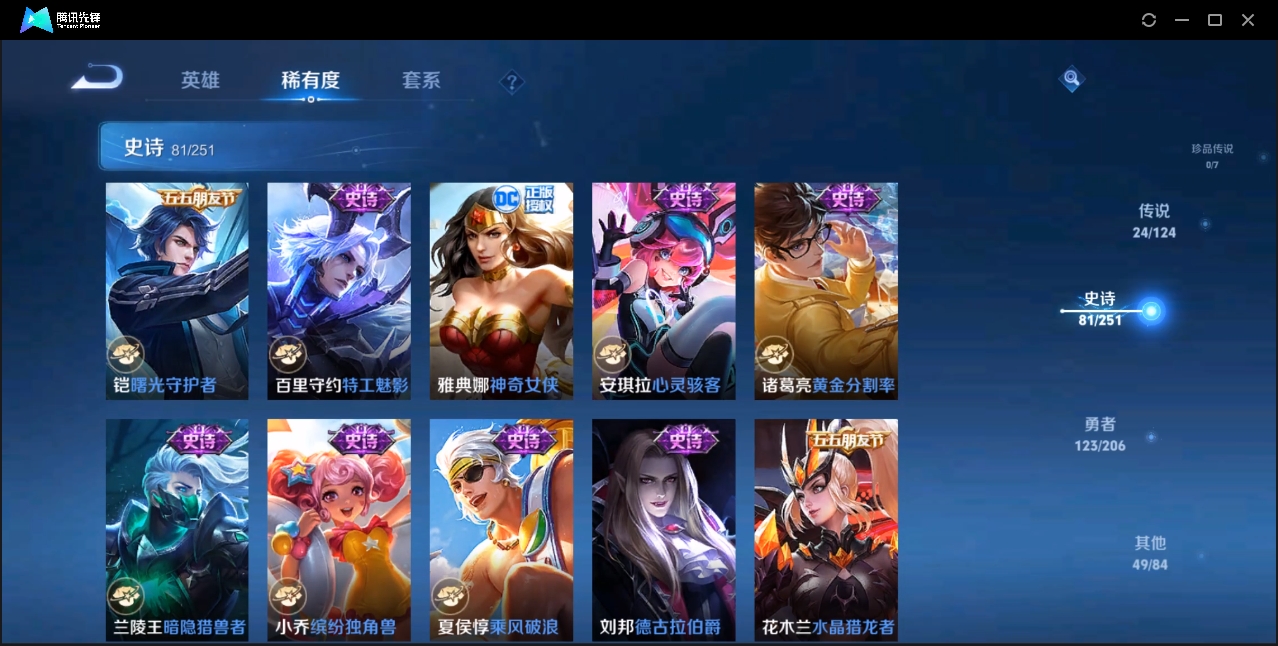This screenshot has width=1278, height=646.
Task: Show the 传说 rarity skins
Action: pos(1154,221)
